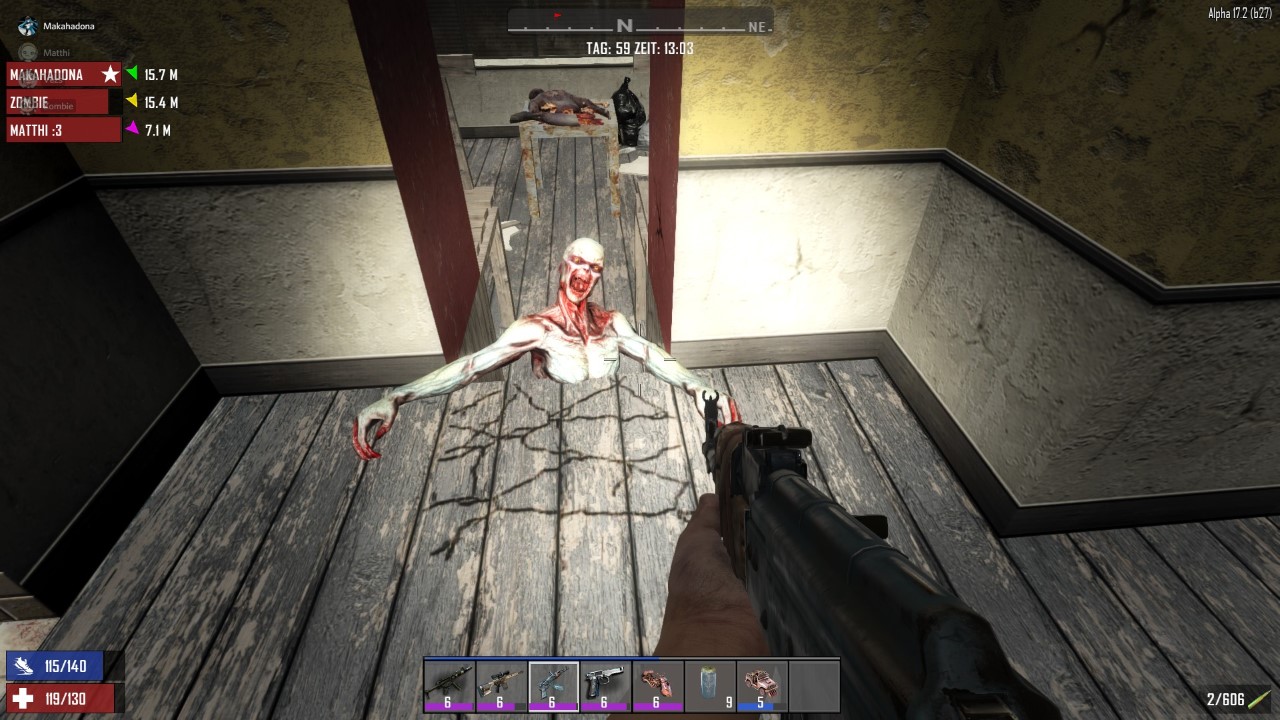1280x720 pixels.
Task: Select the scoped sniper rifle hotbar slot
Action: (x=501, y=685)
